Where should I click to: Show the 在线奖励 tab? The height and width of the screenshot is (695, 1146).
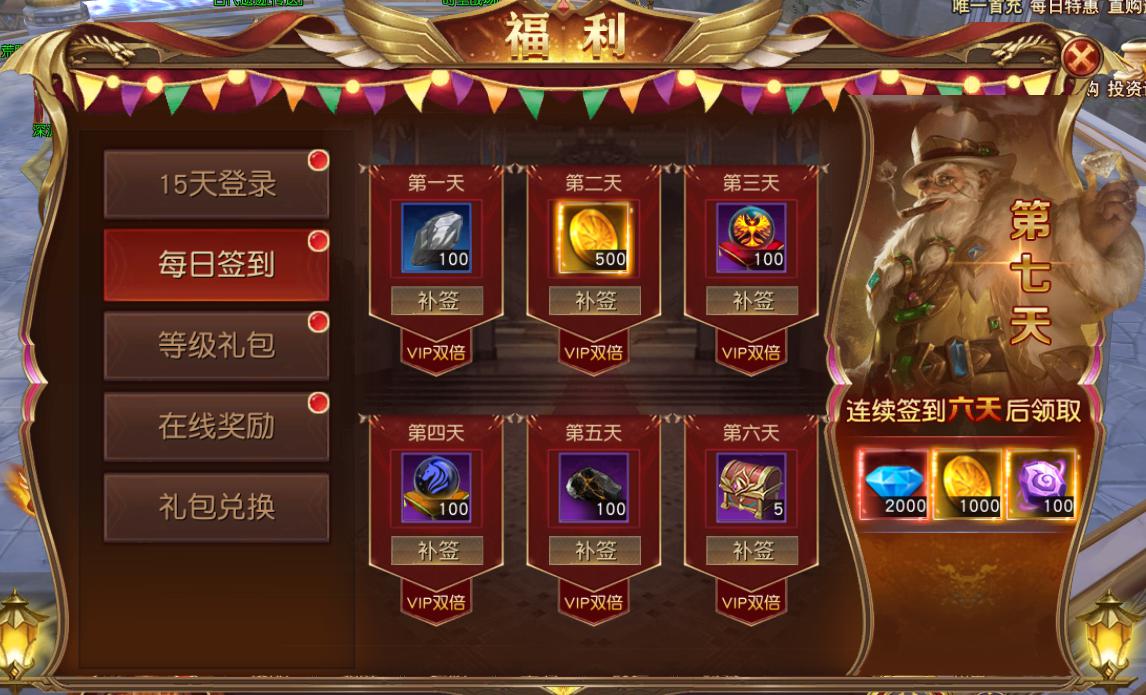216,427
